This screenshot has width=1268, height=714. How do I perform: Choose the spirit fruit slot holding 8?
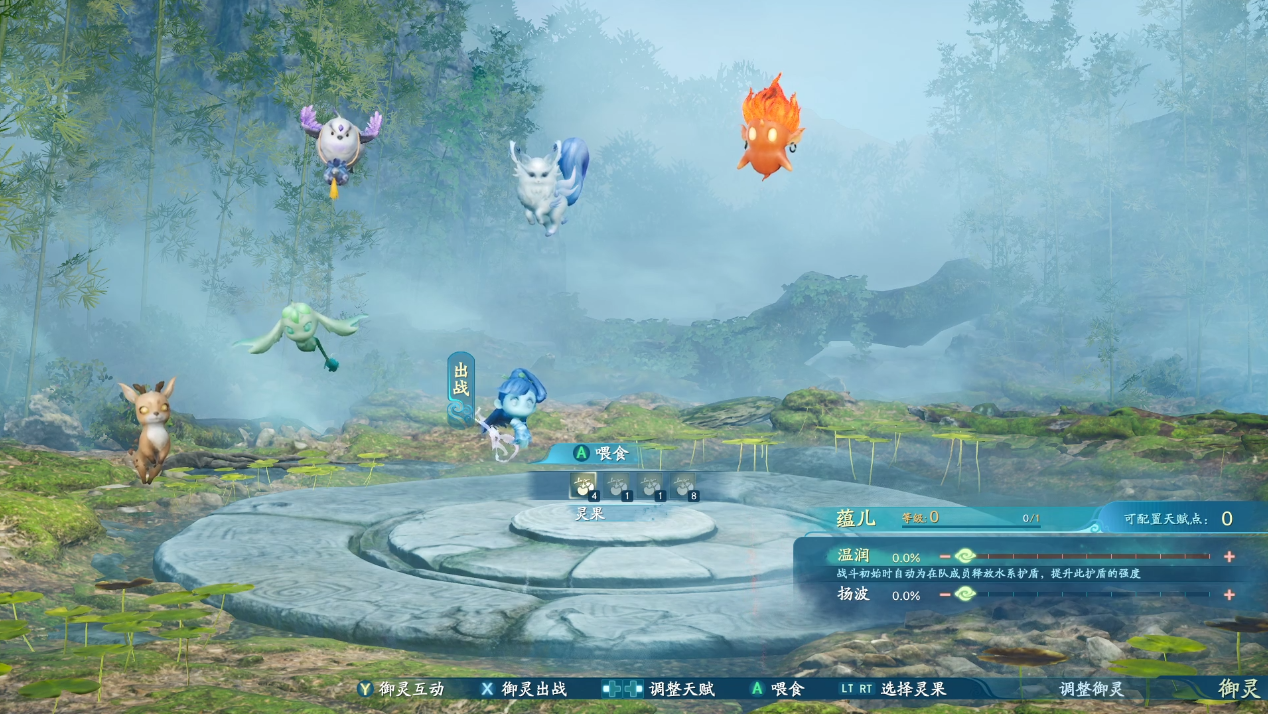point(683,486)
